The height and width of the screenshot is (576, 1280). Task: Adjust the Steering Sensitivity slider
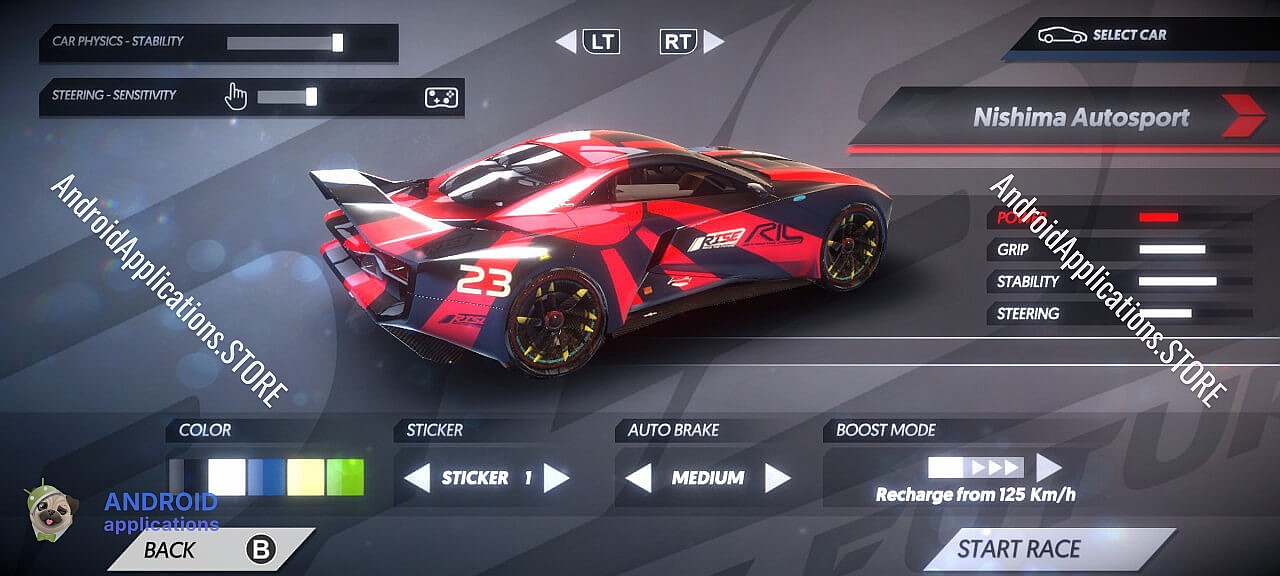pos(311,96)
